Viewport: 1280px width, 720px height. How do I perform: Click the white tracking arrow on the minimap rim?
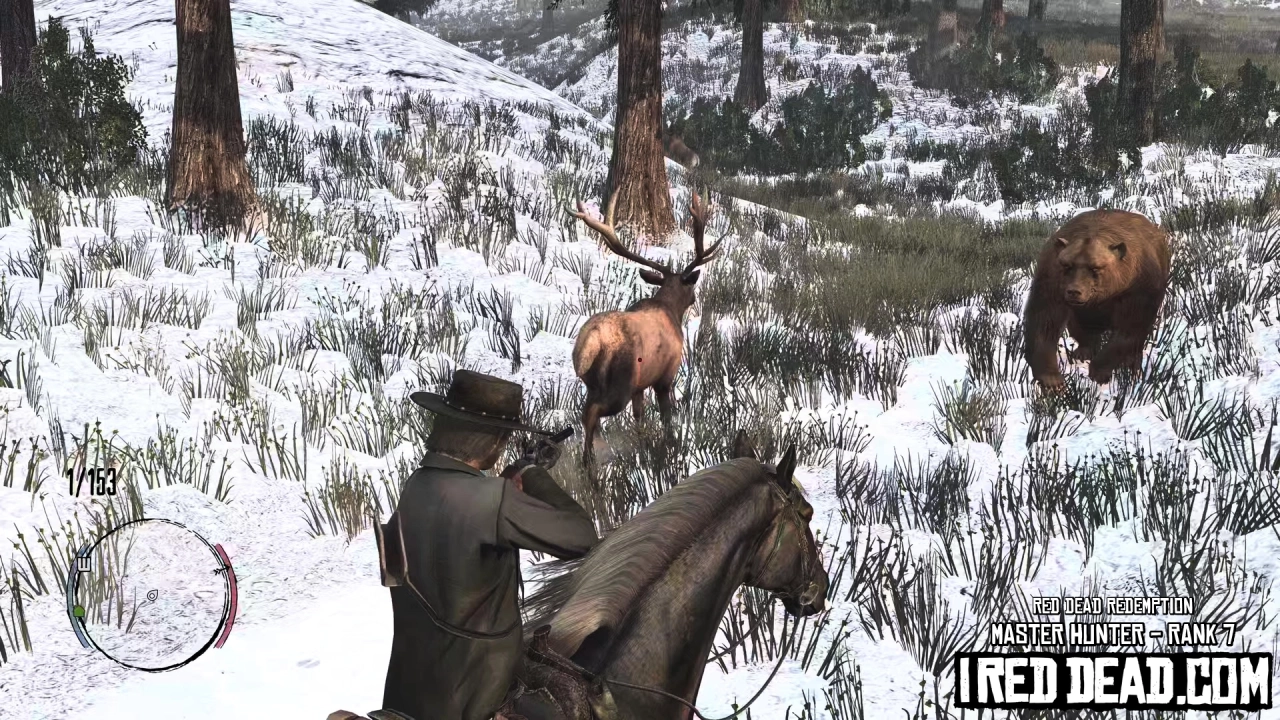click(x=222, y=570)
